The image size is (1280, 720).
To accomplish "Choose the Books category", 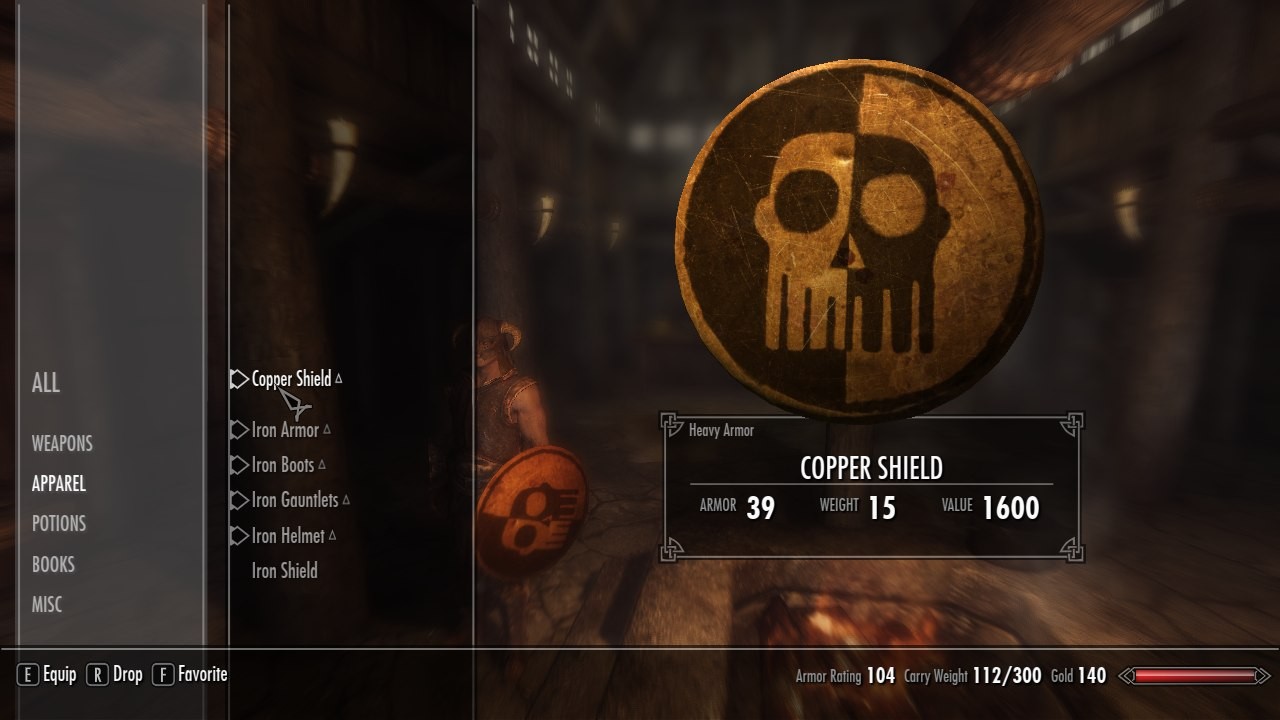I will (x=53, y=564).
